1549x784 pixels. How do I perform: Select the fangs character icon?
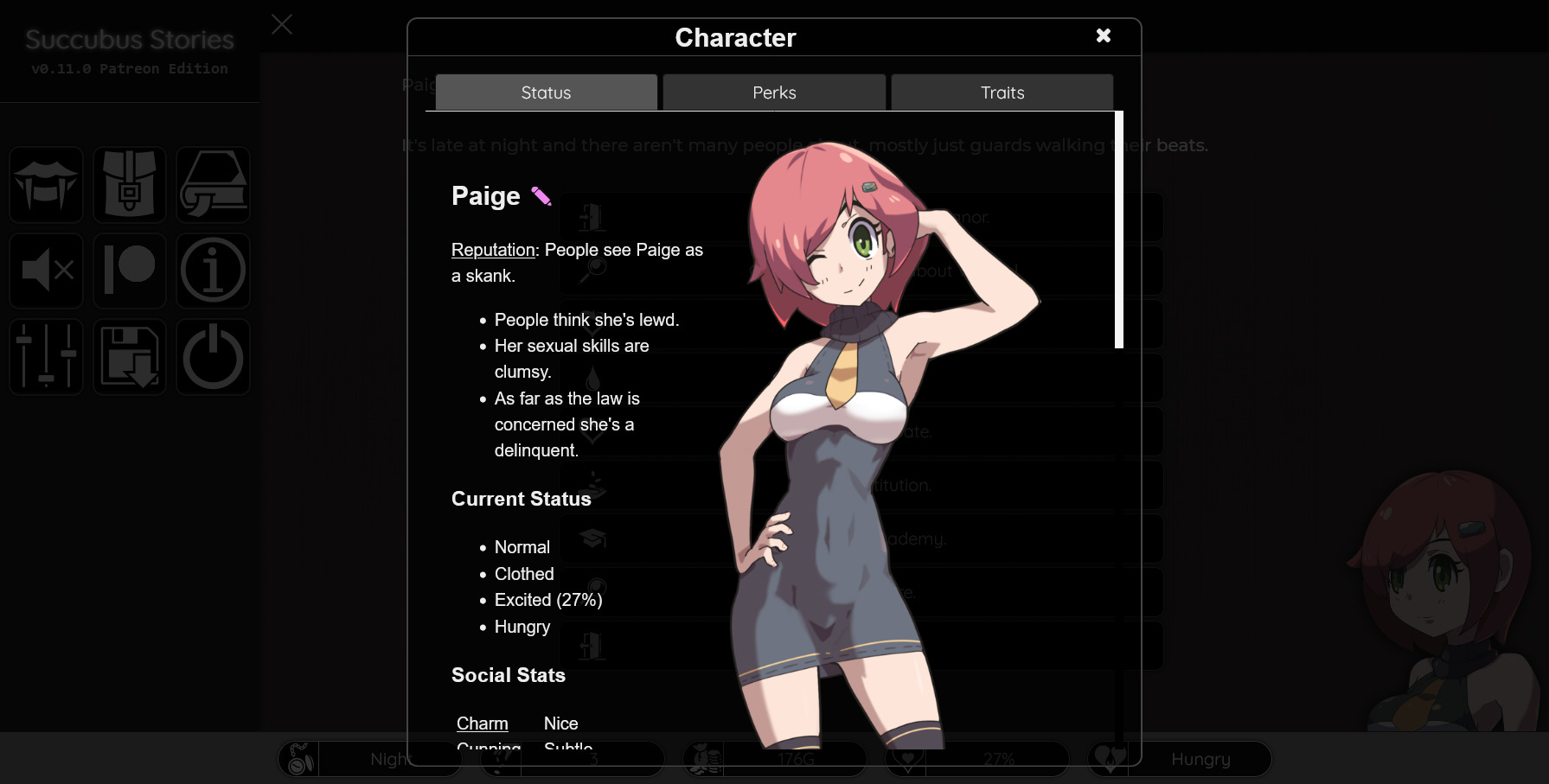tap(46, 184)
